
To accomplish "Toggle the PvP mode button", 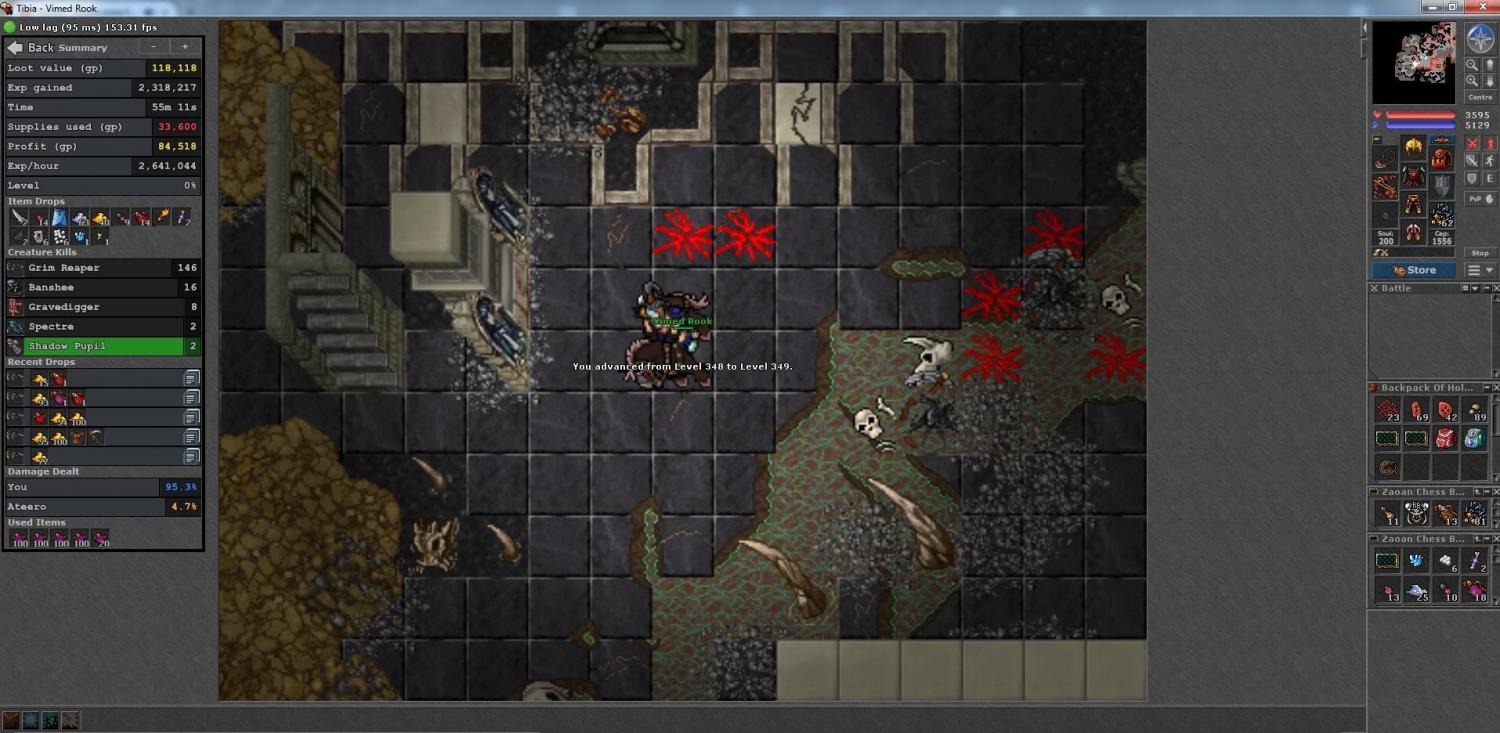I will [x=1478, y=199].
